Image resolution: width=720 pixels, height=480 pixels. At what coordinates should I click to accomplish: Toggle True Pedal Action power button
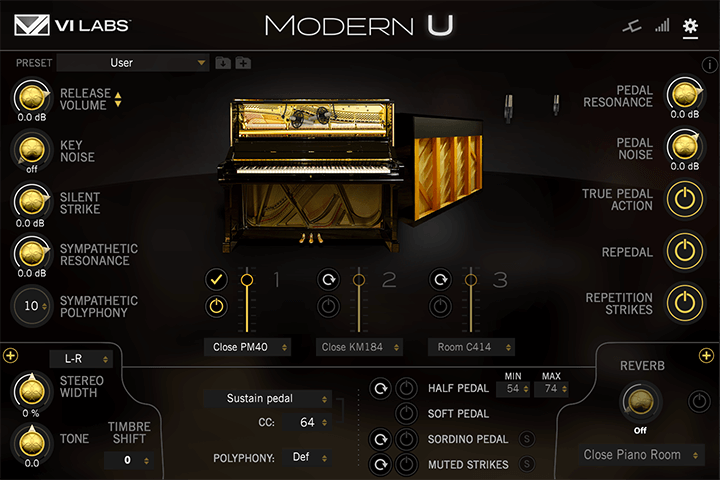pyautogui.click(x=684, y=199)
